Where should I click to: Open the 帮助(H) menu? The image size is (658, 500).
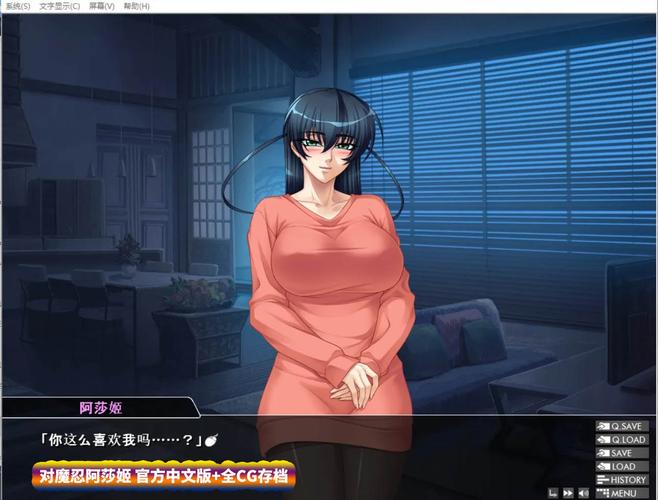click(x=139, y=6)
